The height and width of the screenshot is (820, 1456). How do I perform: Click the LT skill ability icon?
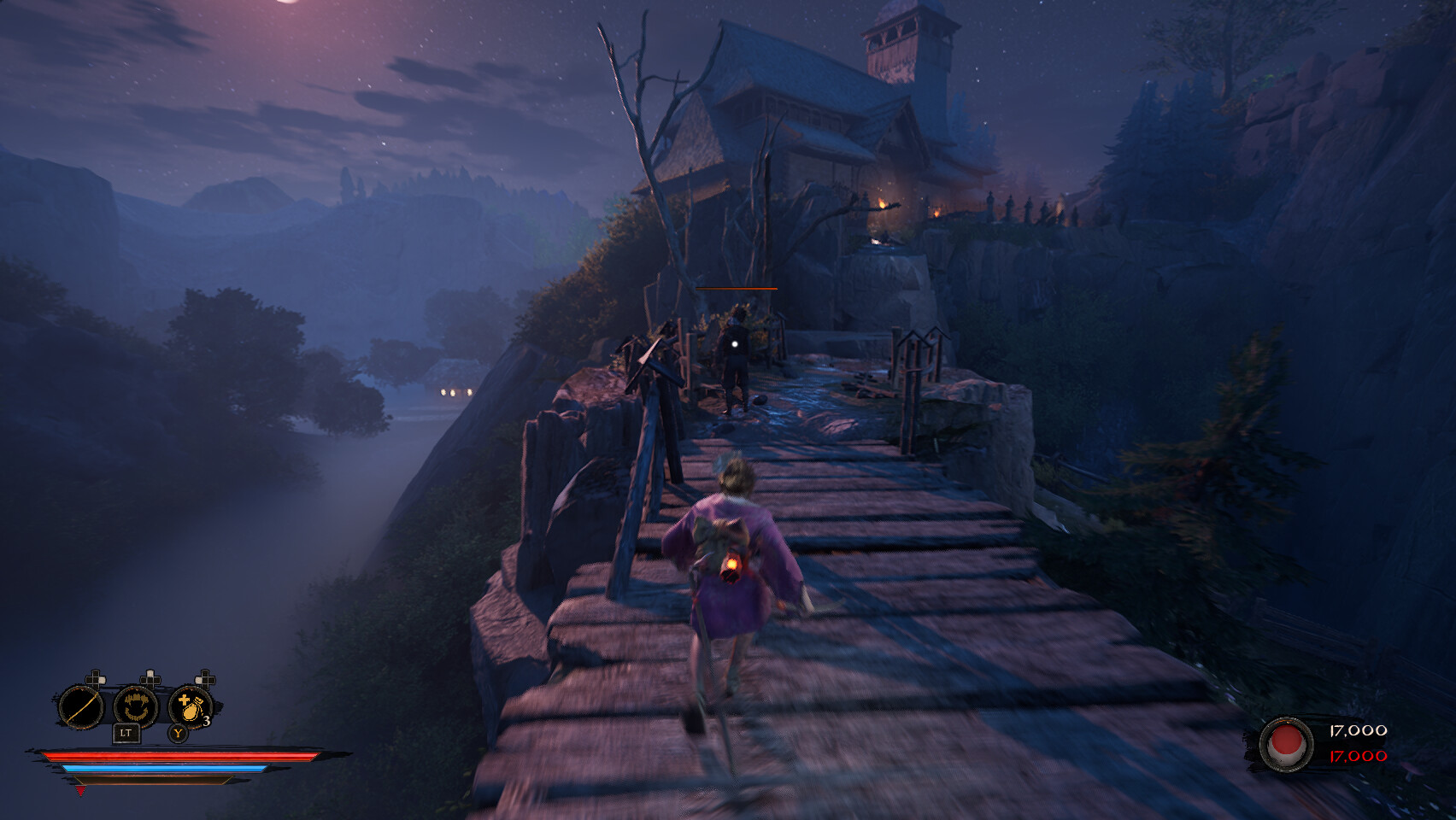pos(135,706)
